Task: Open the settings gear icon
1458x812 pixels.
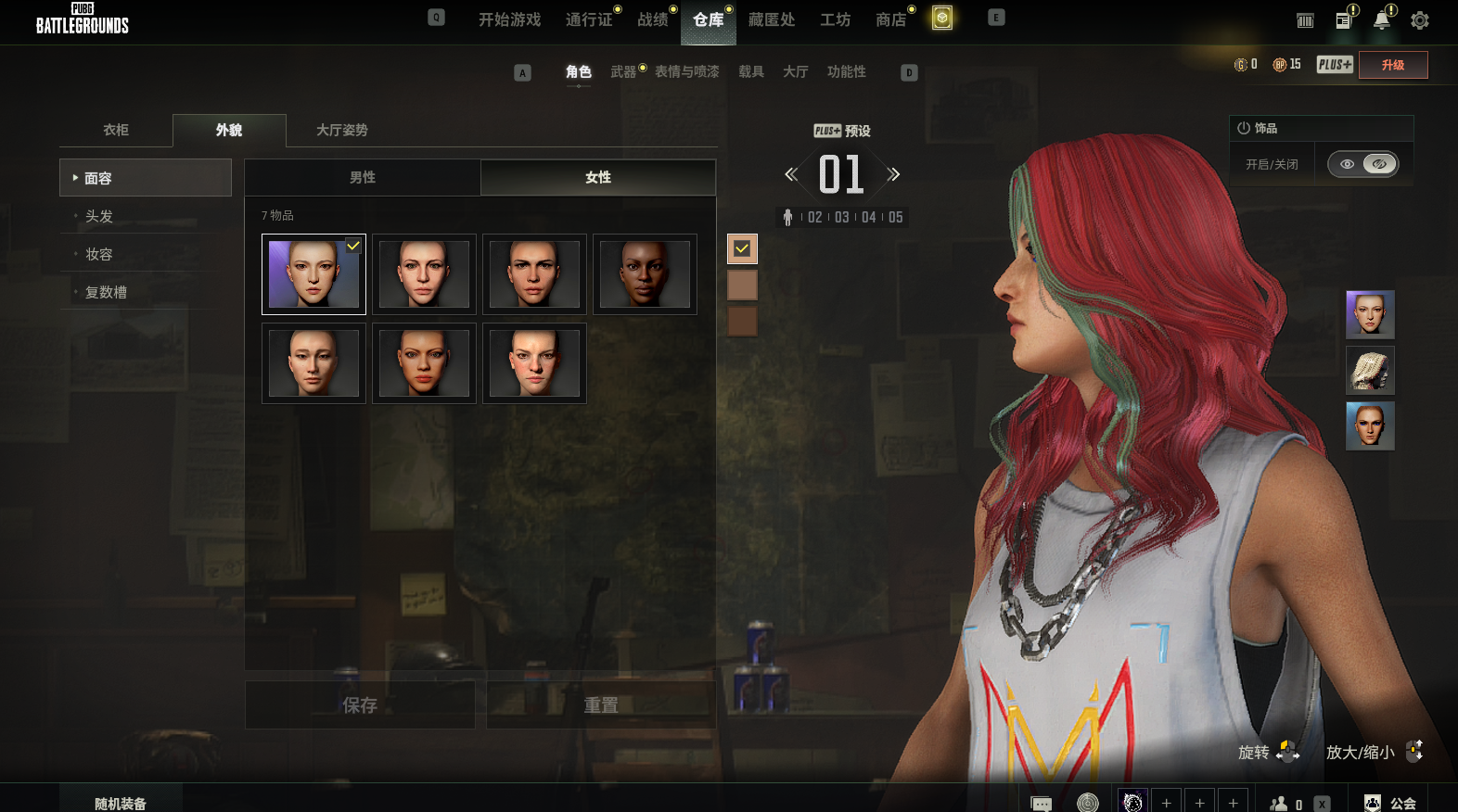Action: coord(1419,20)
